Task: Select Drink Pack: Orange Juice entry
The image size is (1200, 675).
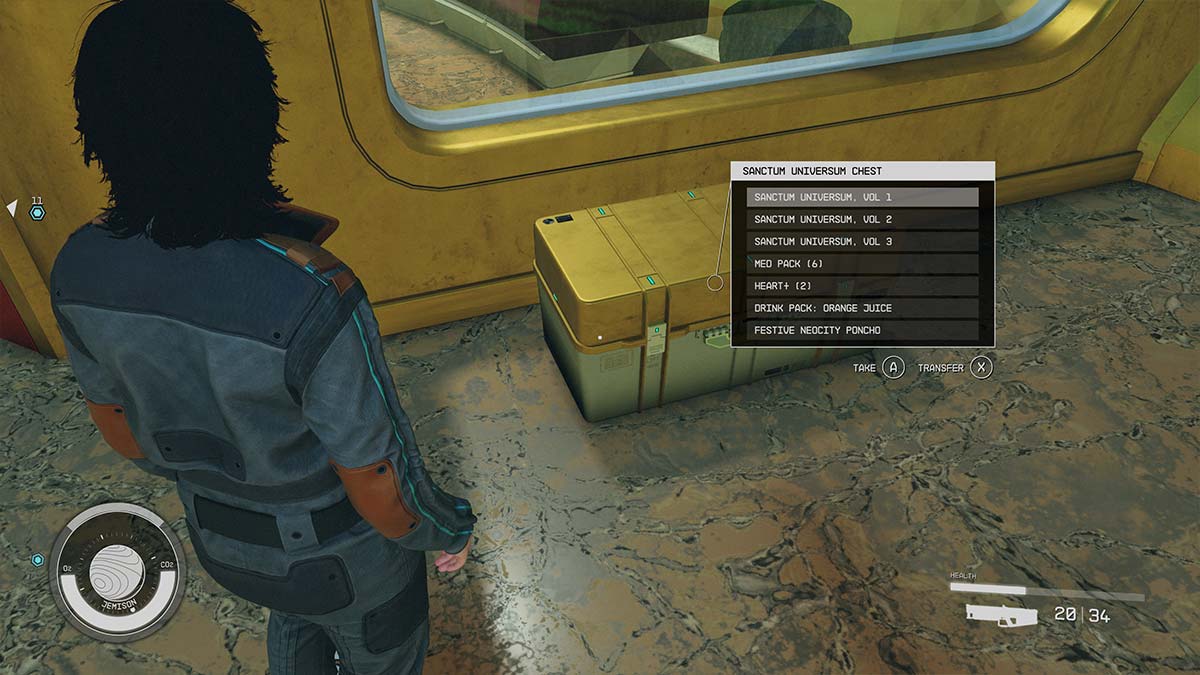Action: click(x=862, y=308)
